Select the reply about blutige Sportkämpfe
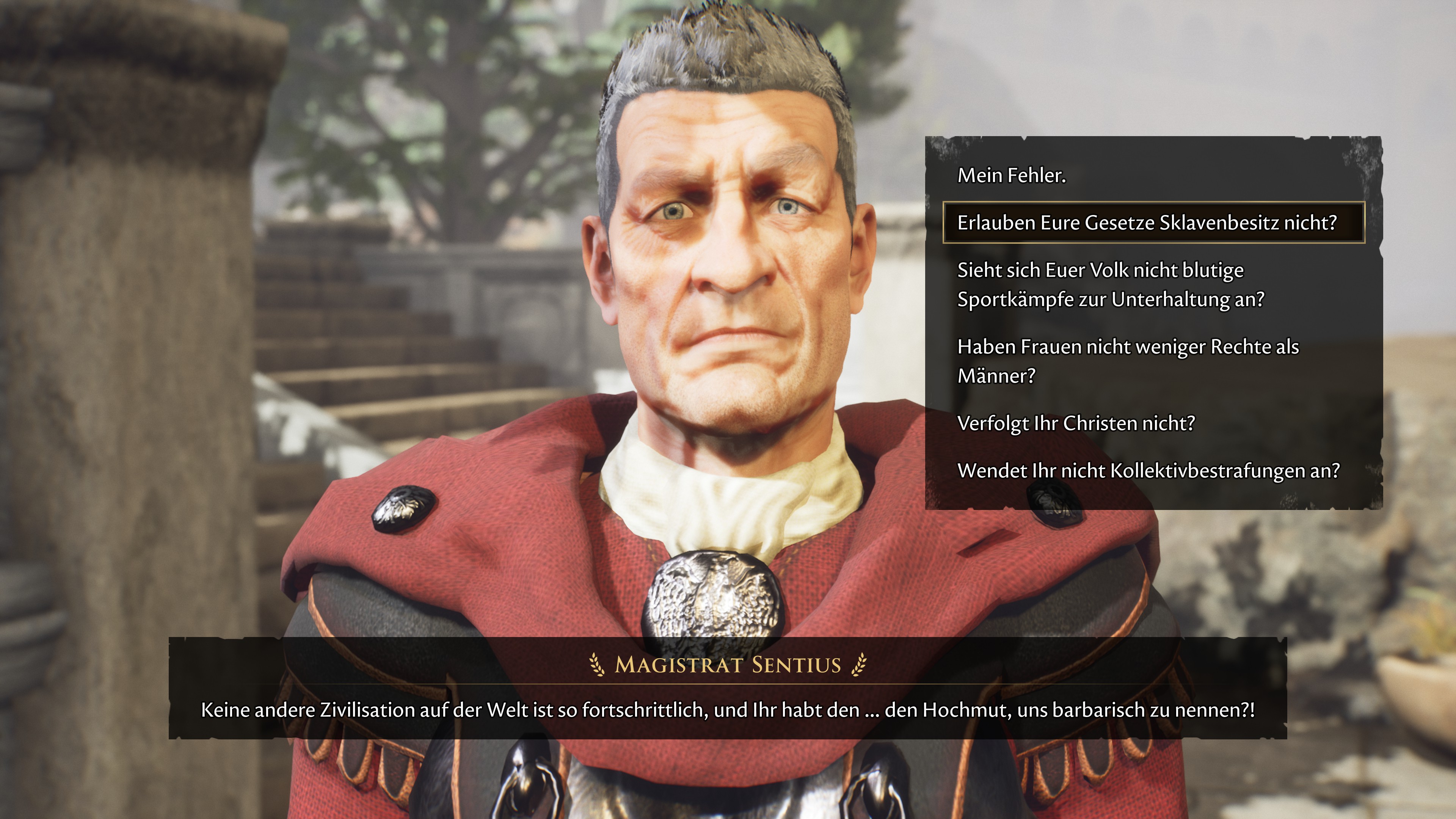 (x=1111, y=284)
